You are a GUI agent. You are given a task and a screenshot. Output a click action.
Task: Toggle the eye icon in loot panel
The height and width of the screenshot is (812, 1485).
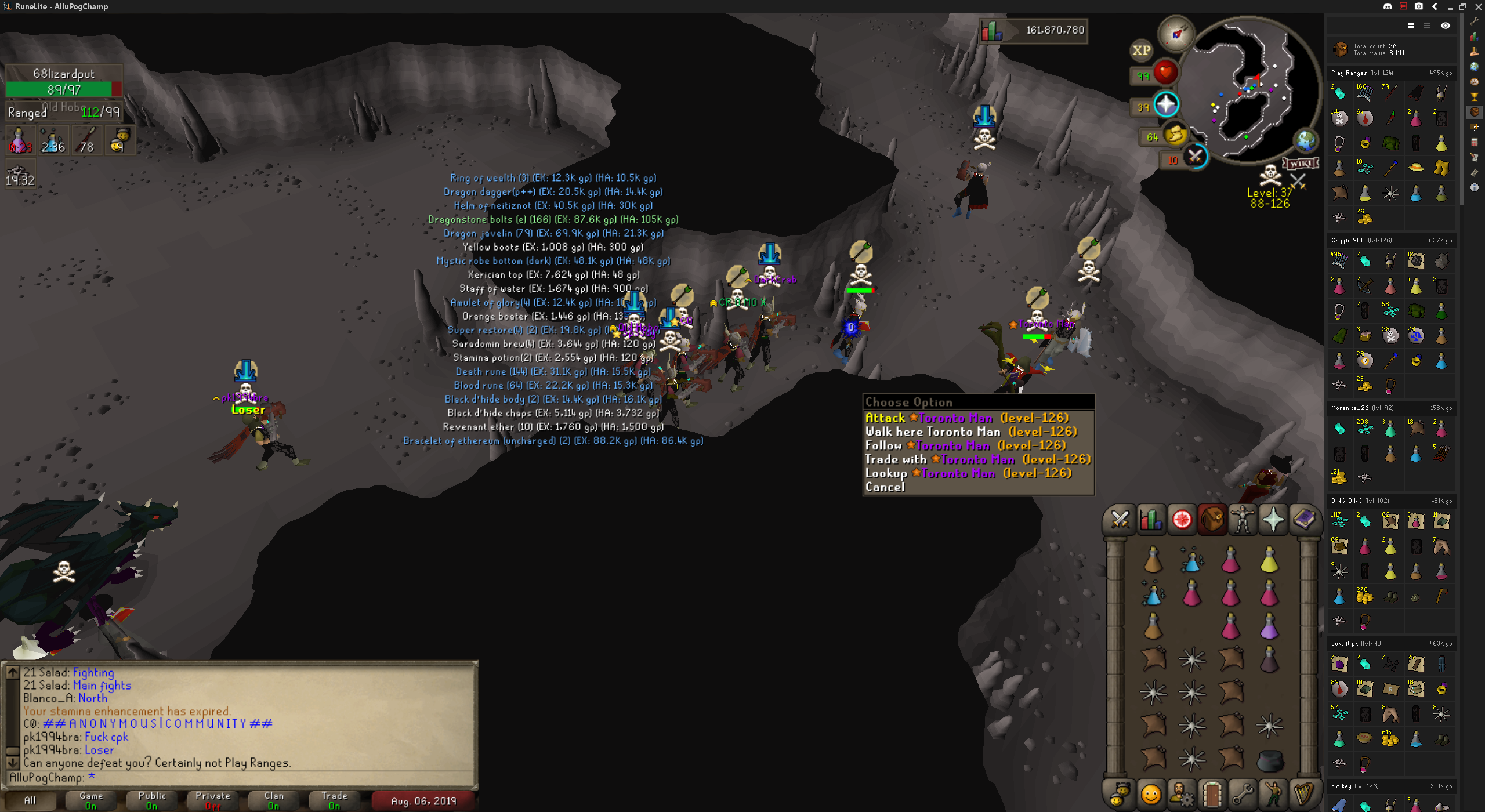(1445, 26)
